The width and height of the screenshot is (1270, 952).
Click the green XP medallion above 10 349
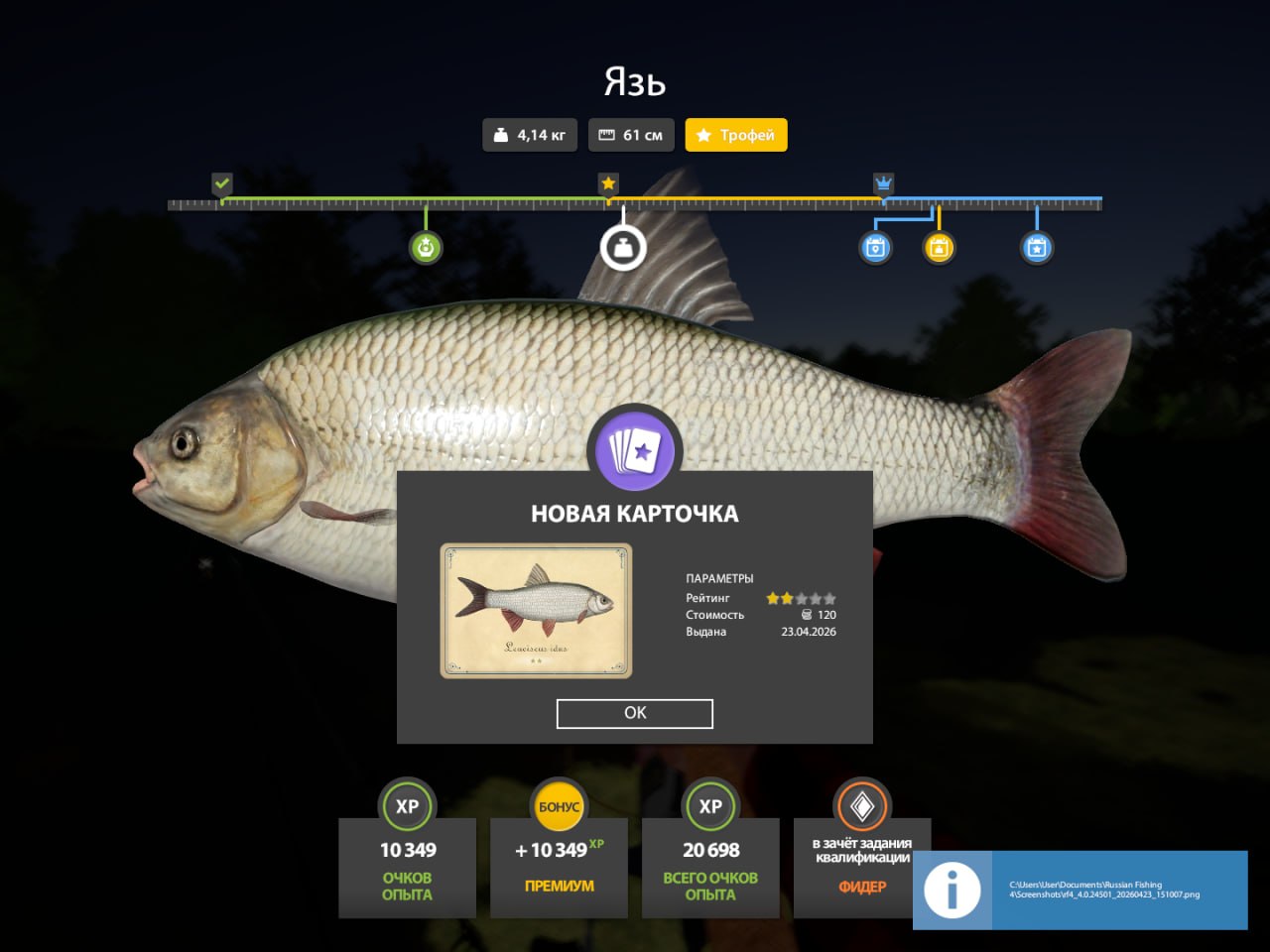(x=407, y=806)
